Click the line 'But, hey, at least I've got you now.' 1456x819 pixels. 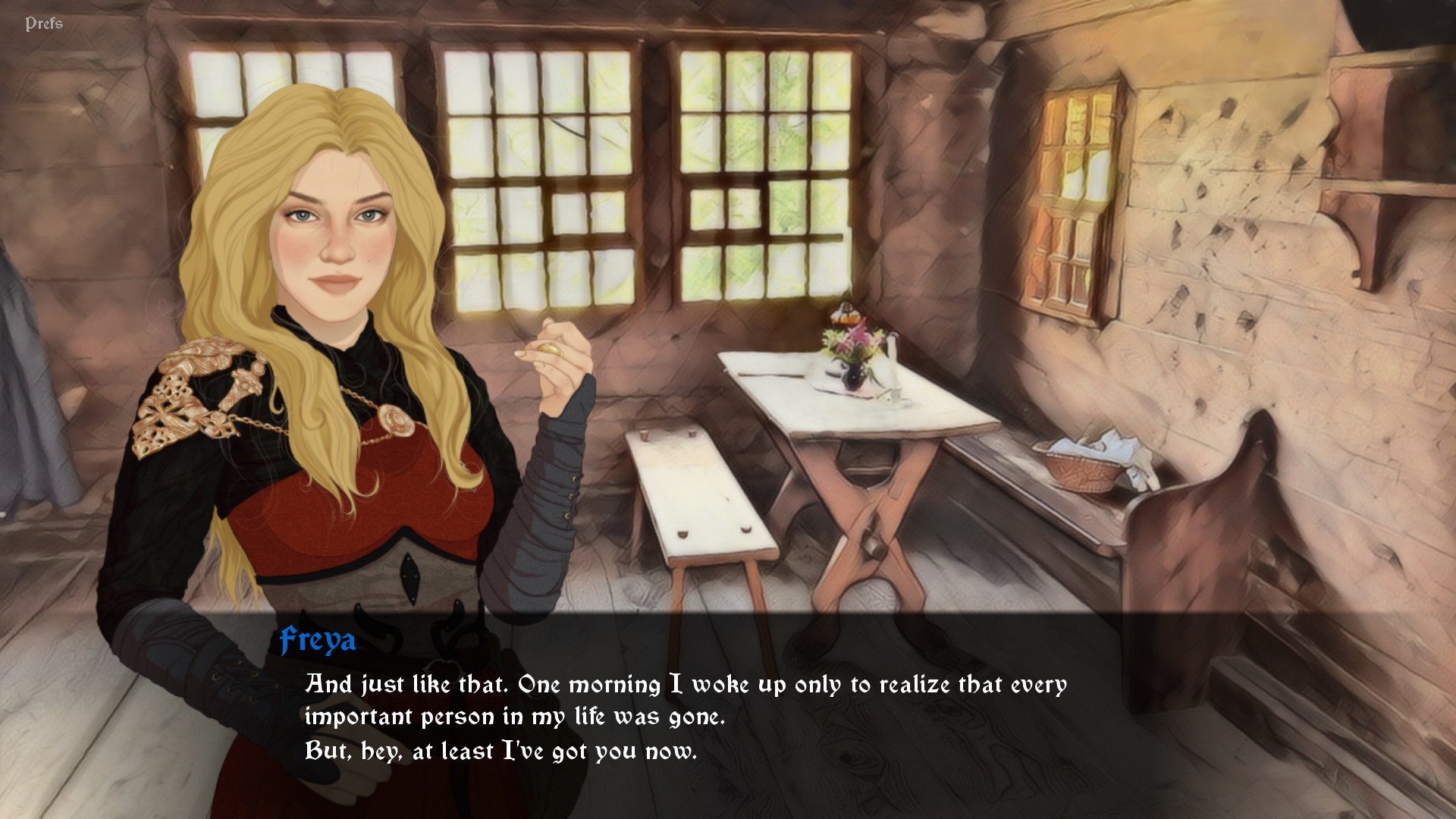[500, 751]
